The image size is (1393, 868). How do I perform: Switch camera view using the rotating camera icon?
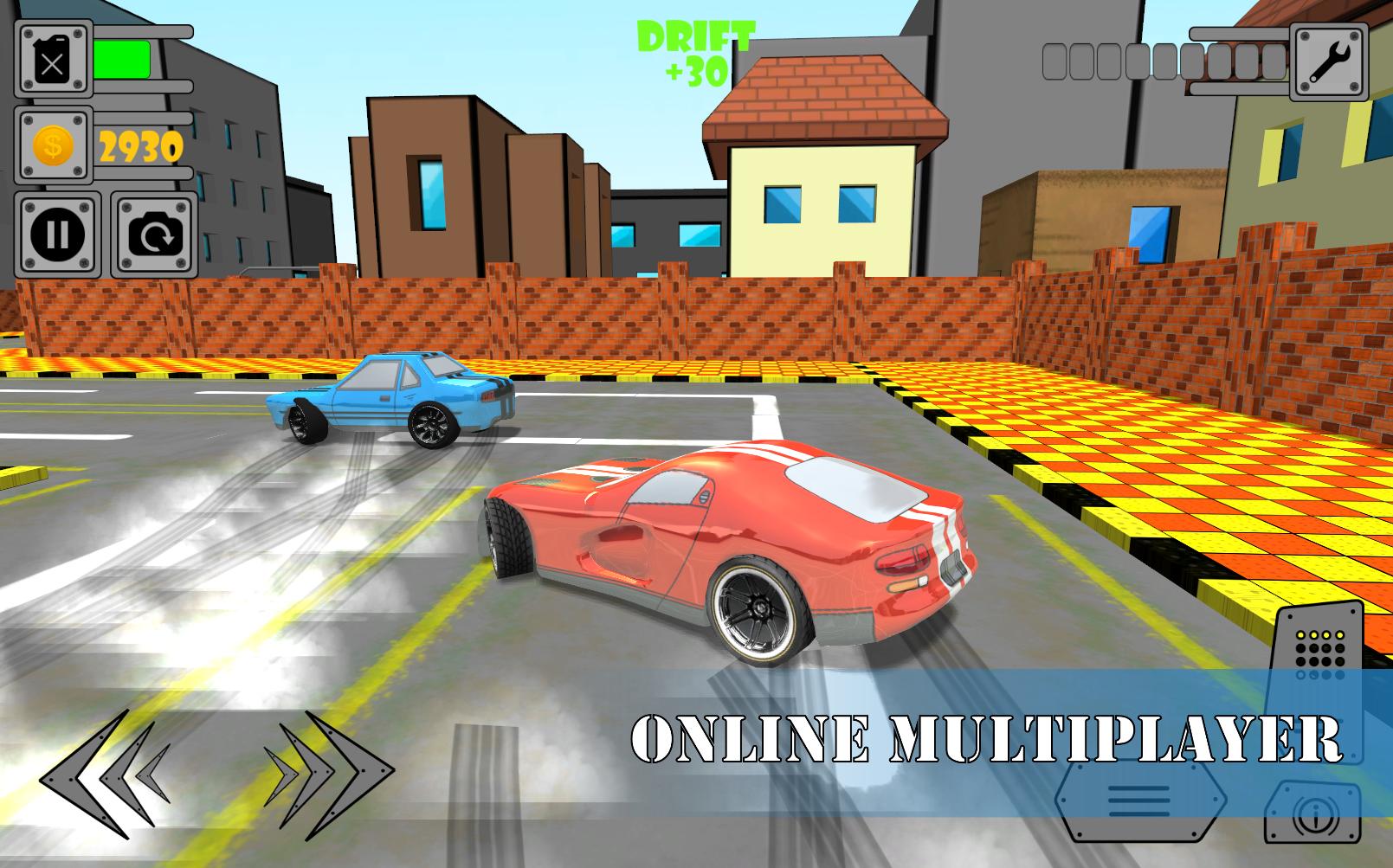coord(154,234)
